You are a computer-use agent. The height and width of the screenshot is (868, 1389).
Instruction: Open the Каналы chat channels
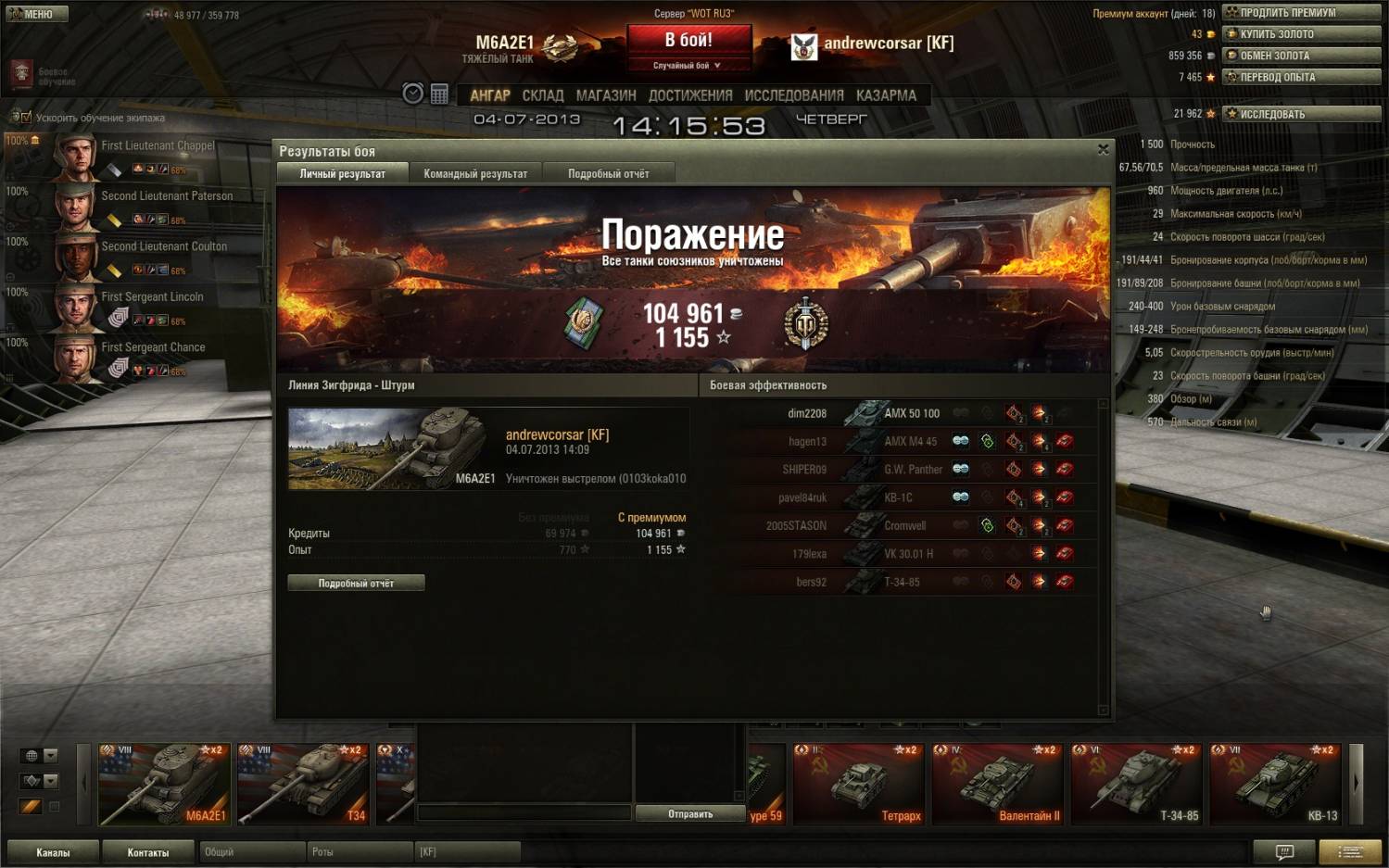53,852
